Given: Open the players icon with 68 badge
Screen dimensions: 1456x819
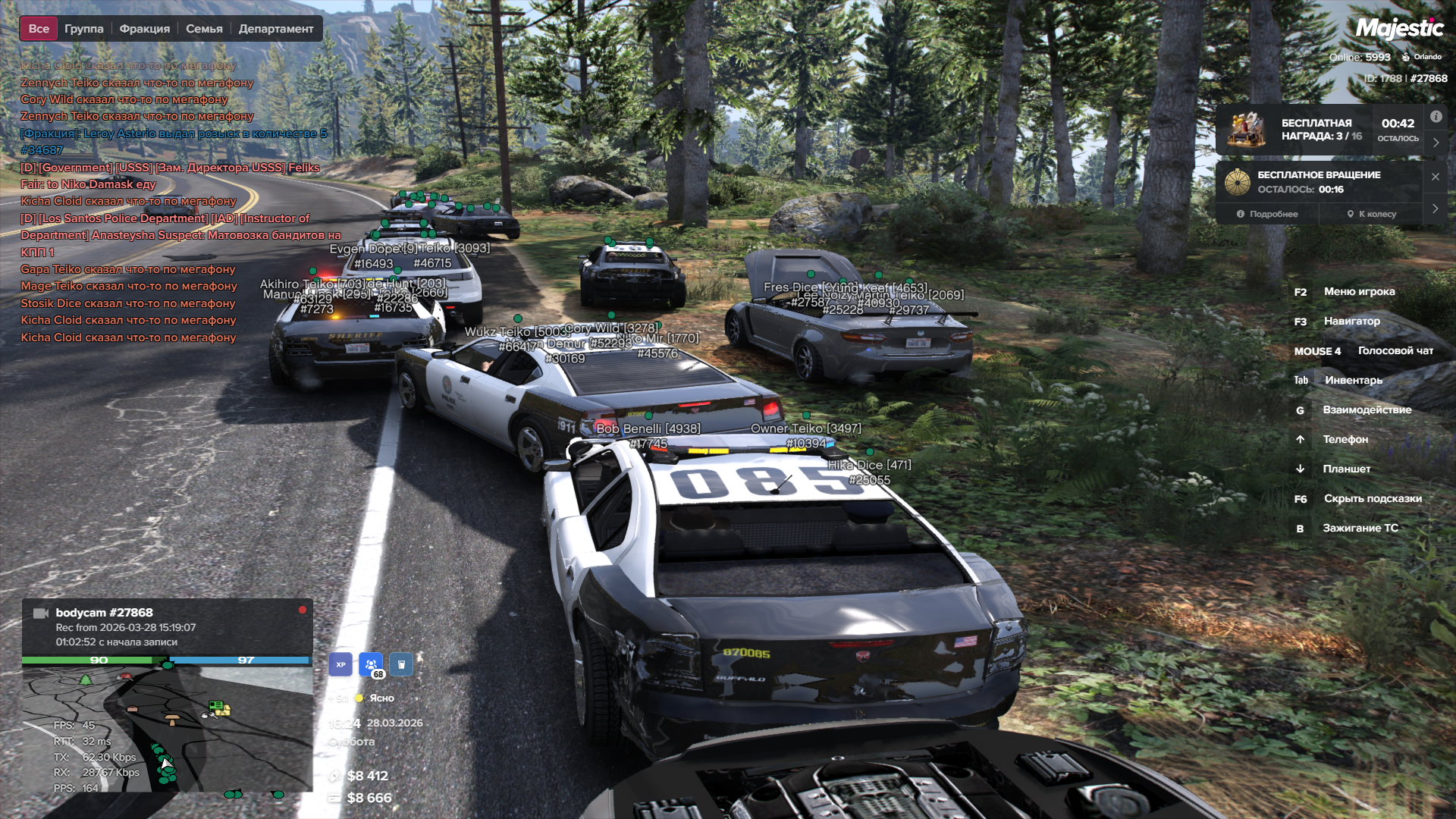Looking at the screenshot, I should [x=371, y=664].
